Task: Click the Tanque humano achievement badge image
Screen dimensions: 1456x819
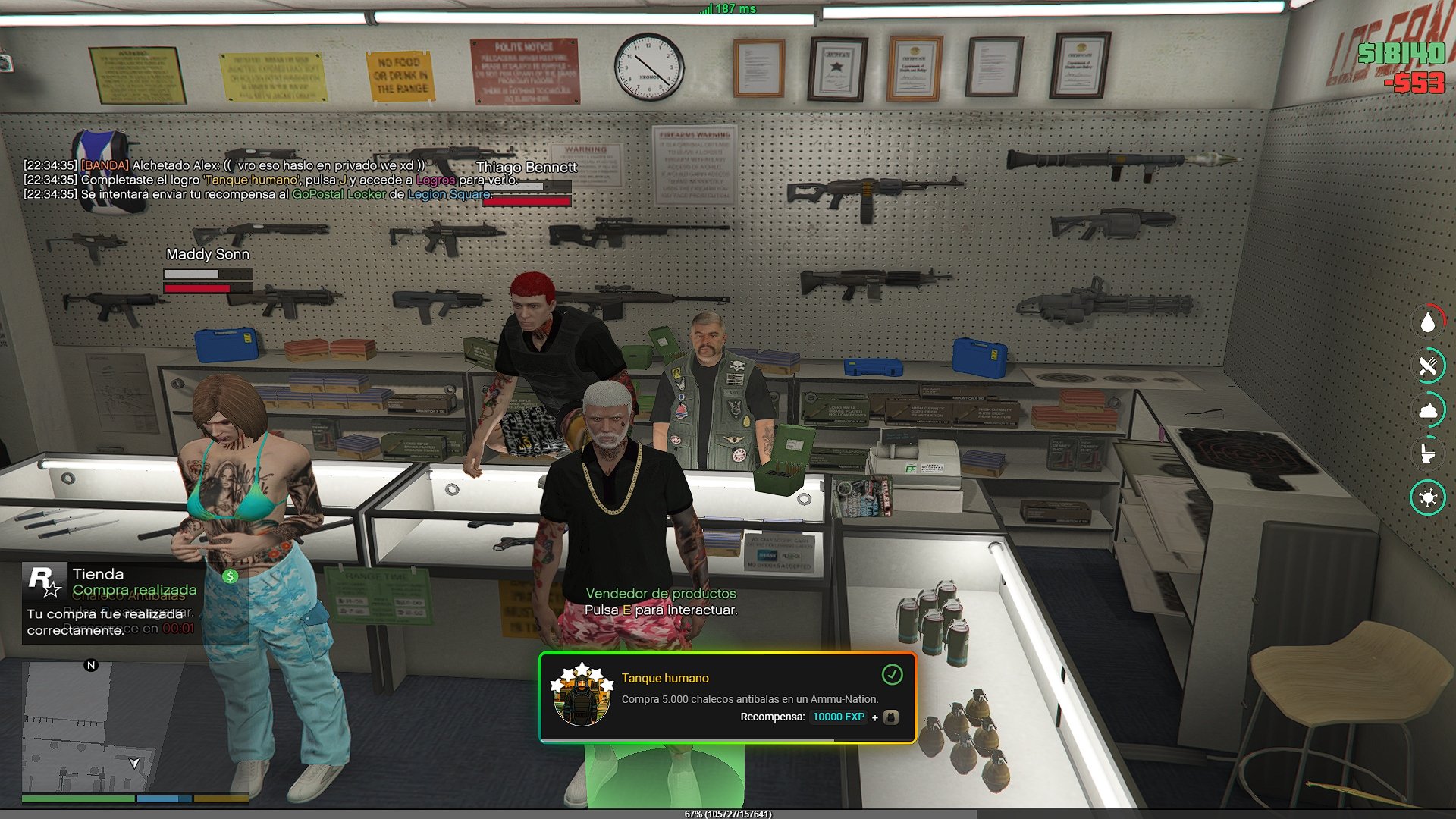Action: (582, 696)
